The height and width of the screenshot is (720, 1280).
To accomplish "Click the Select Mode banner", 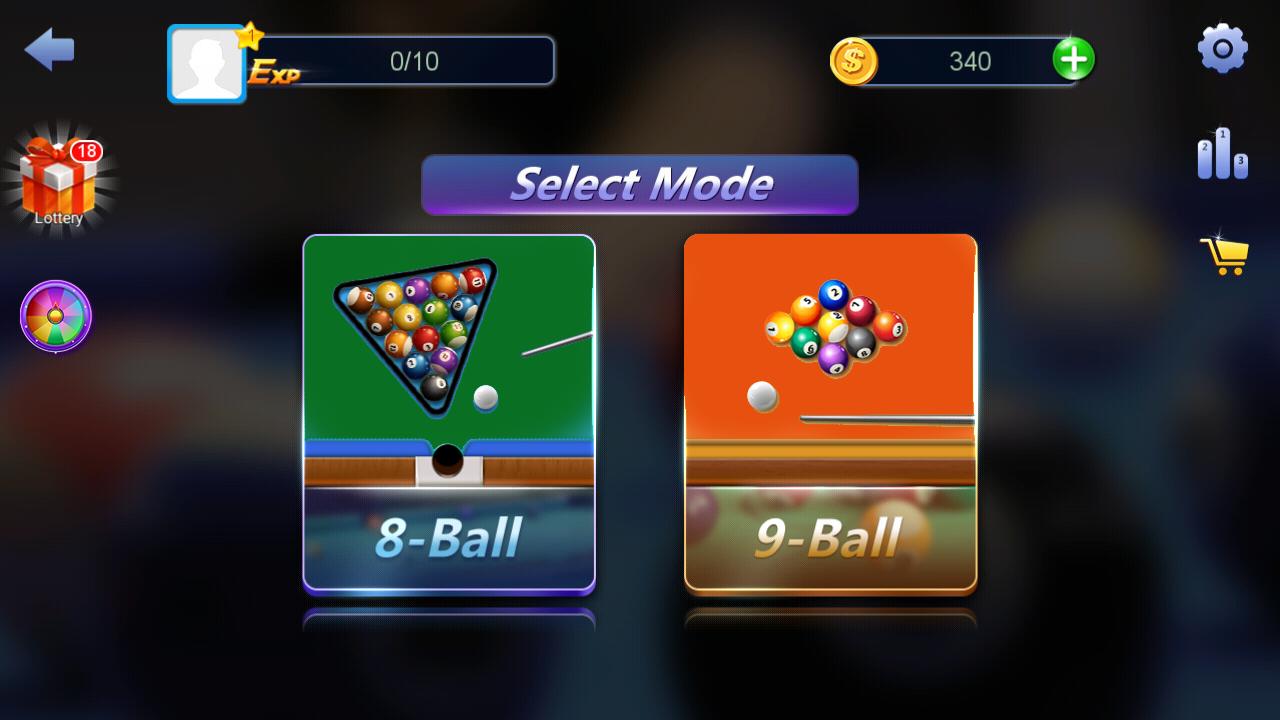I will point(640,185).
